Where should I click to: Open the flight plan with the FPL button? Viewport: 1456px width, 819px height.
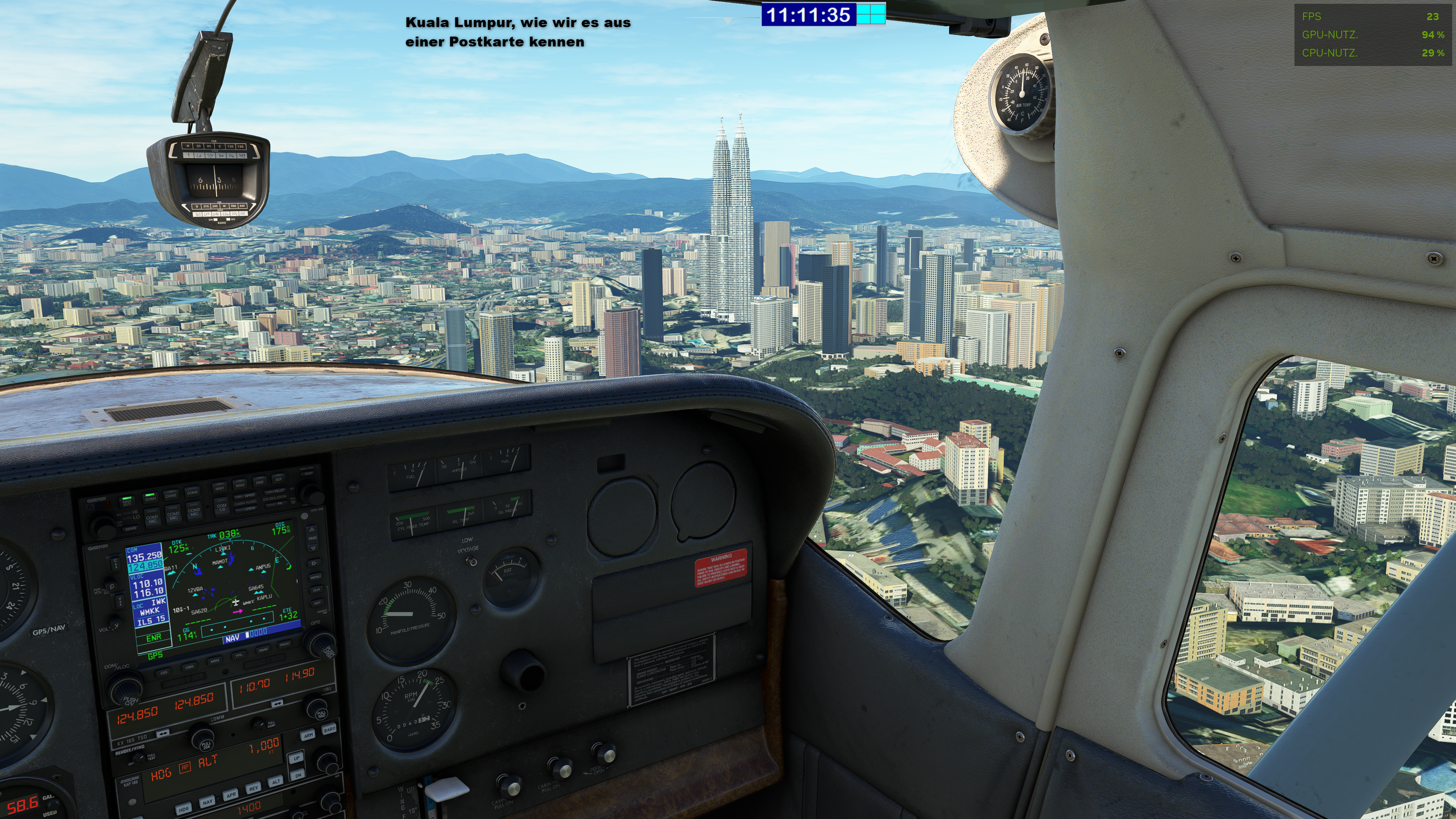[239, 656]
